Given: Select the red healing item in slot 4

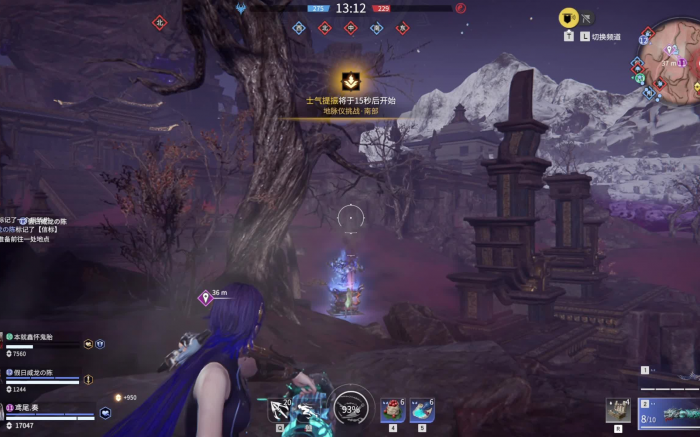Looking at the screenshot, I should (x=391, y=410).
